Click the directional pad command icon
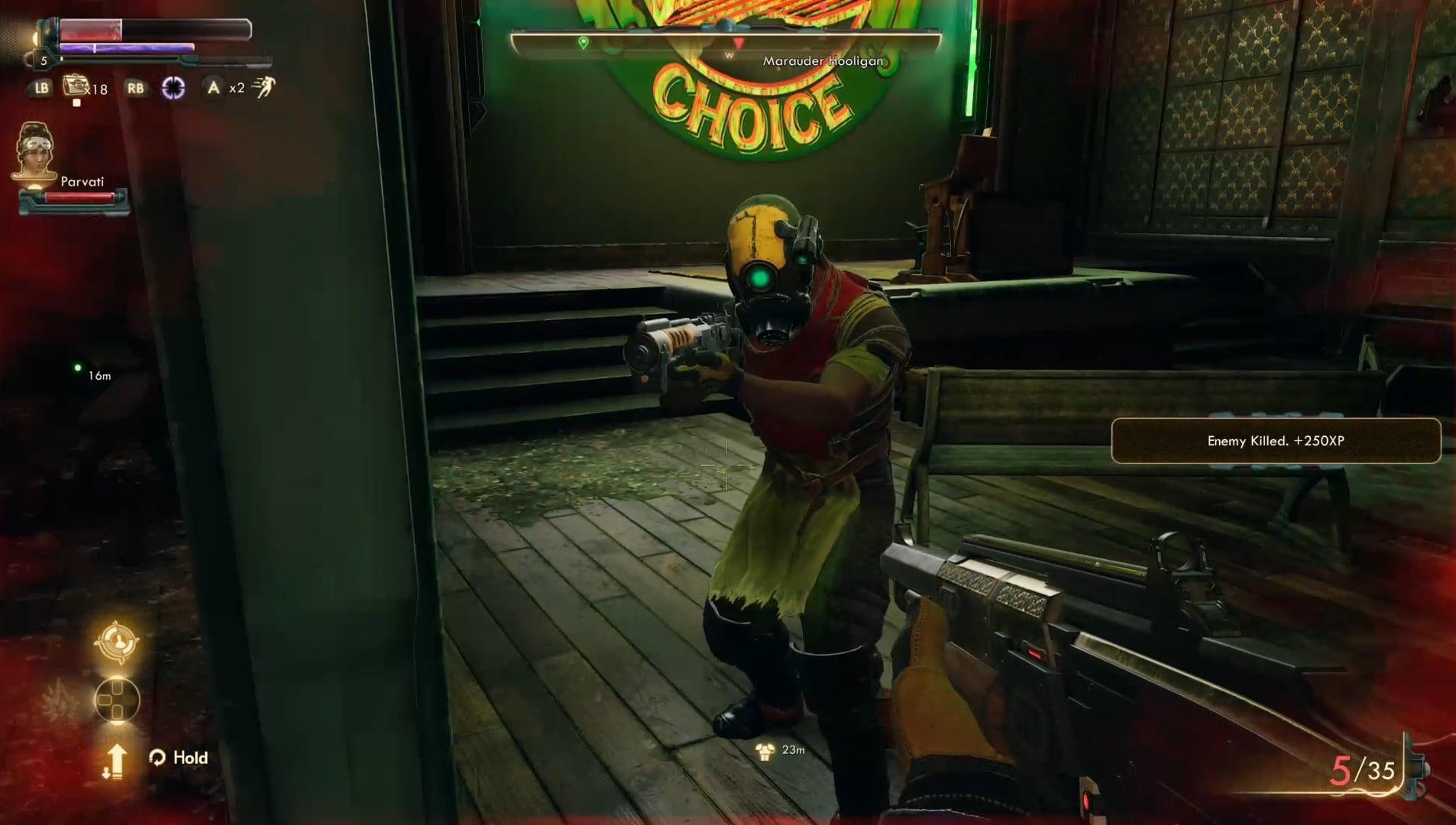The height and width of the screenshot is (825, 1456). [x=117, y=700]
